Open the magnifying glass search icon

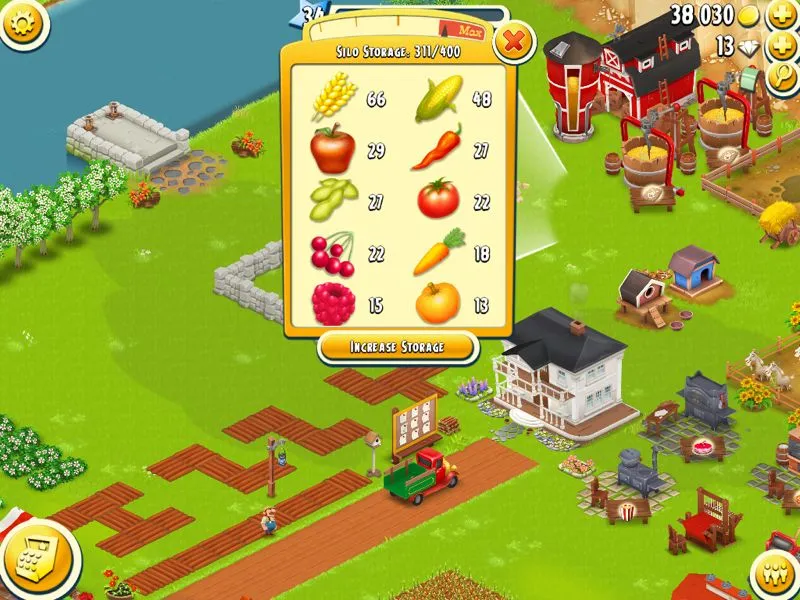pyautogui.click(x=783, y=78)
